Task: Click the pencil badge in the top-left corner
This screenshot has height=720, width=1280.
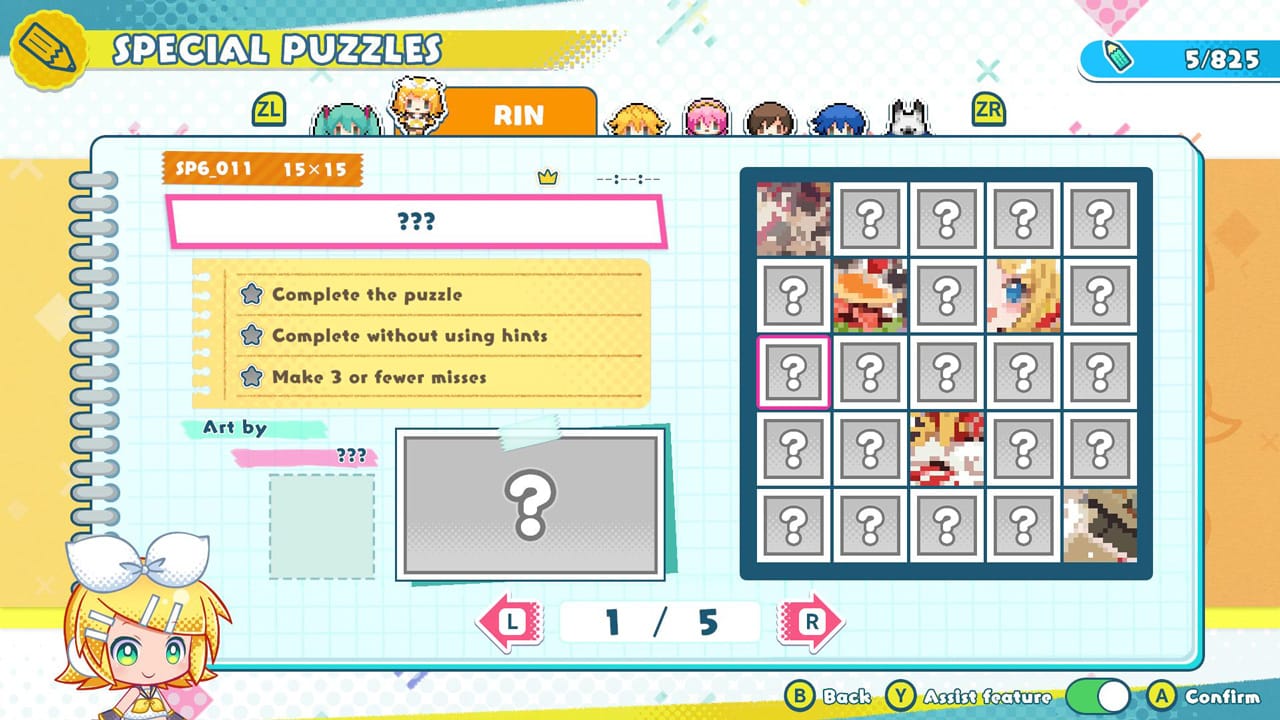Action: (x=45, y=48)
